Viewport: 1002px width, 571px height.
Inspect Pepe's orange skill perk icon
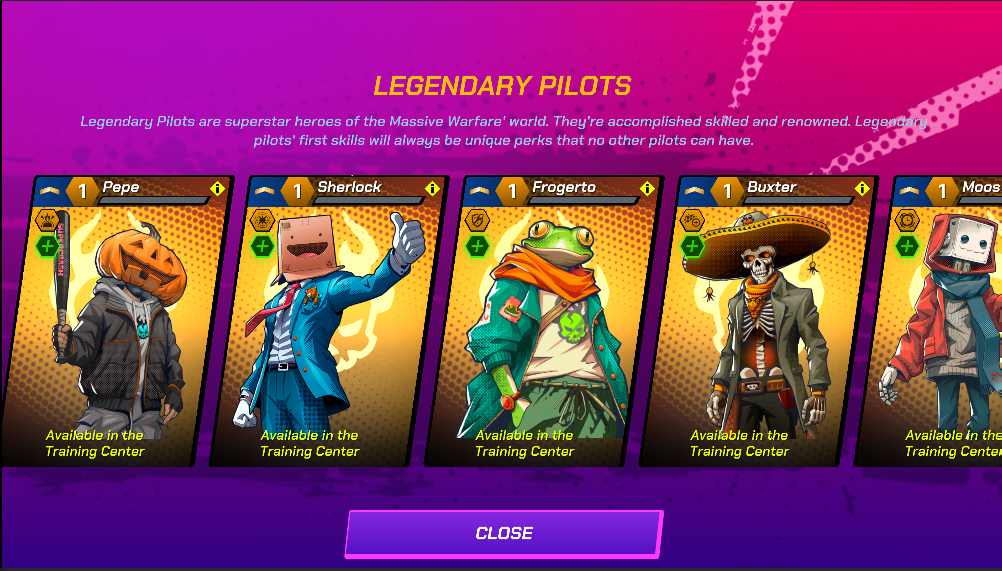click(x=46, y=220)
